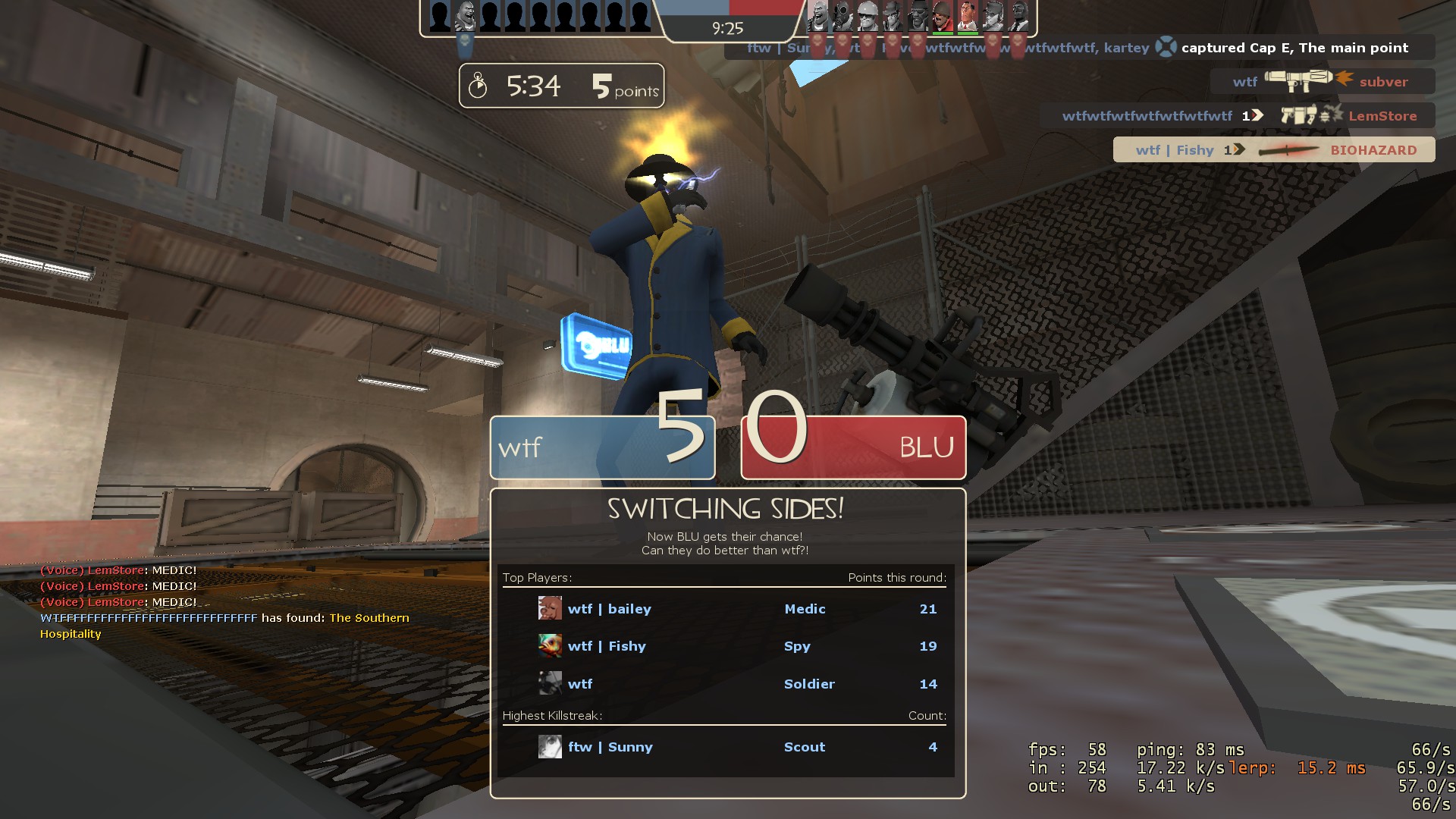Image resolution: width=1456 pixels, height=819 pixels.
Task: Select the Cap E capture notification
Action: click(1081, 48)
